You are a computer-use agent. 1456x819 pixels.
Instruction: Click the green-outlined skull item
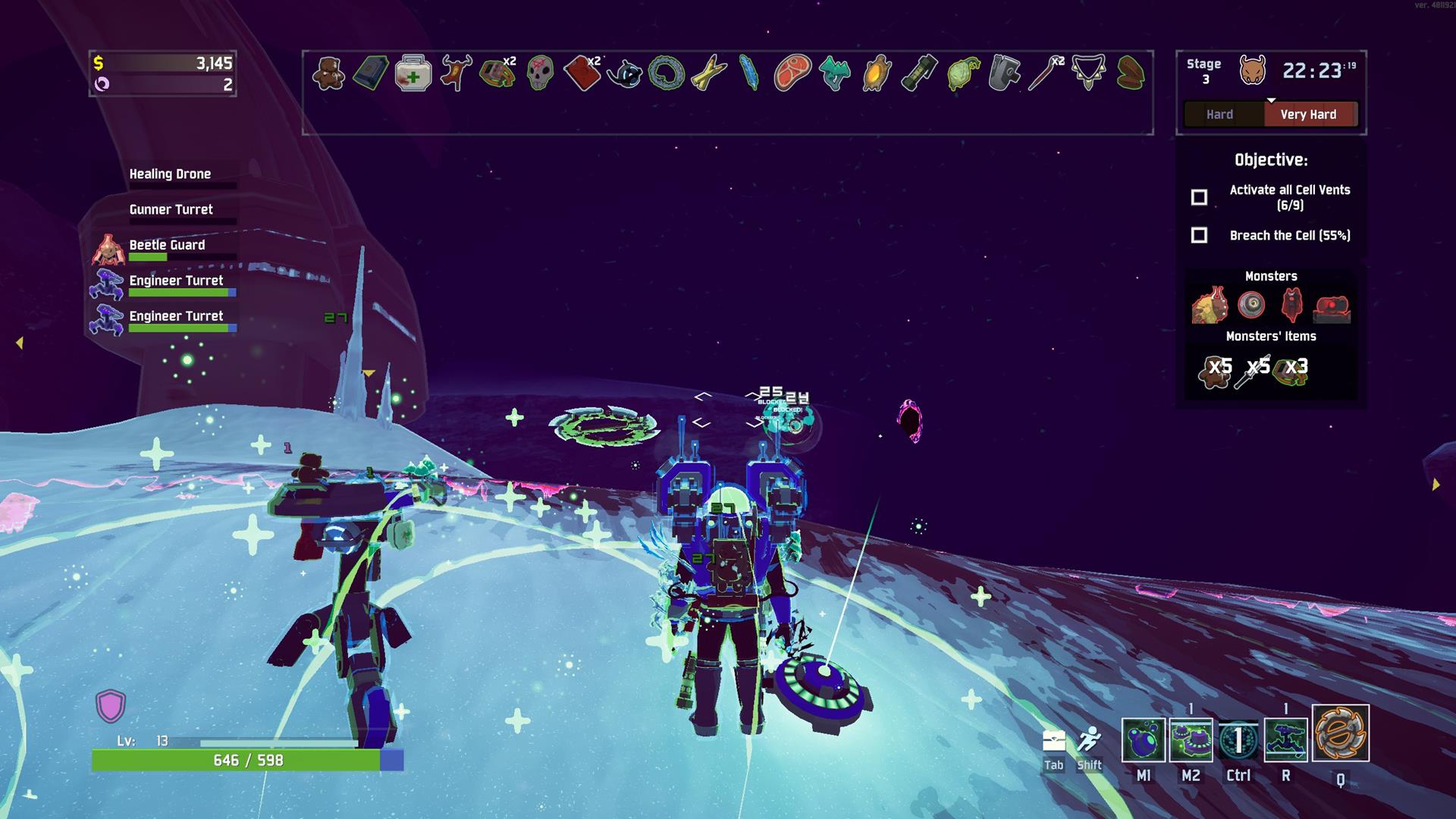(539, 74)
